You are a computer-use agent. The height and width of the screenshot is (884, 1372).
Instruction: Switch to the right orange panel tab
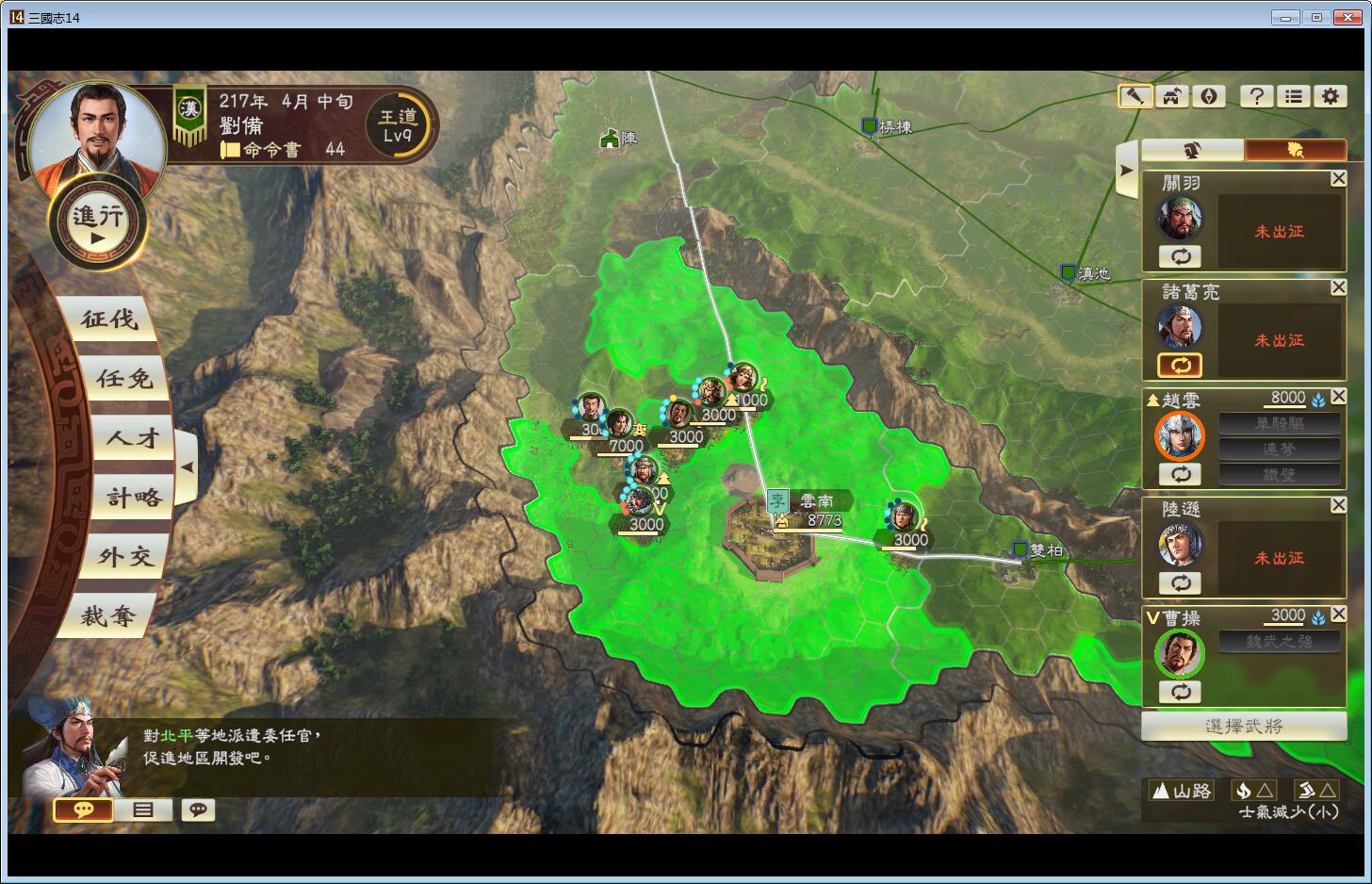(x=1295, y=150)
